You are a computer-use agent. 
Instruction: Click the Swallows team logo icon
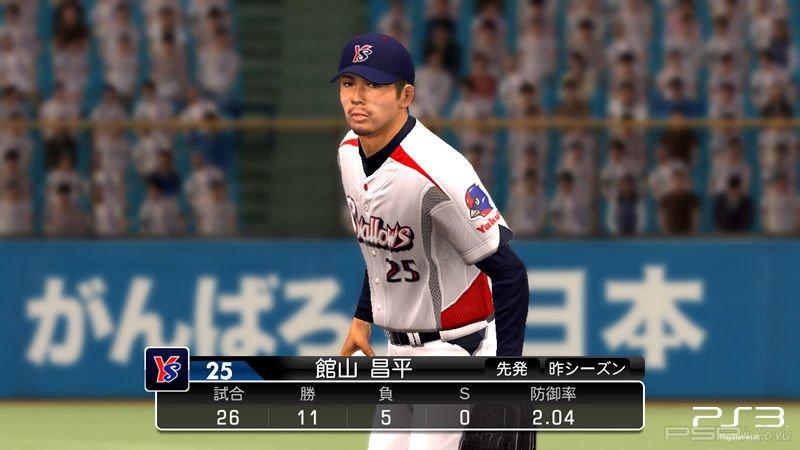(167, 369)
